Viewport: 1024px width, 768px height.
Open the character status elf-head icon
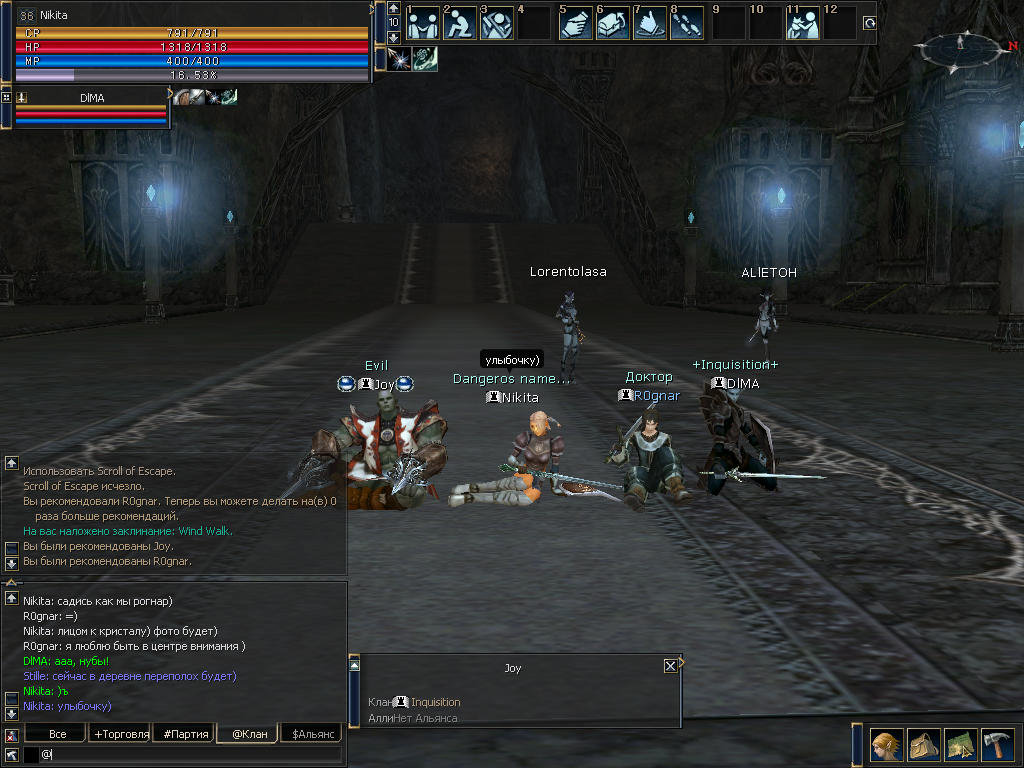click(887, 745)
